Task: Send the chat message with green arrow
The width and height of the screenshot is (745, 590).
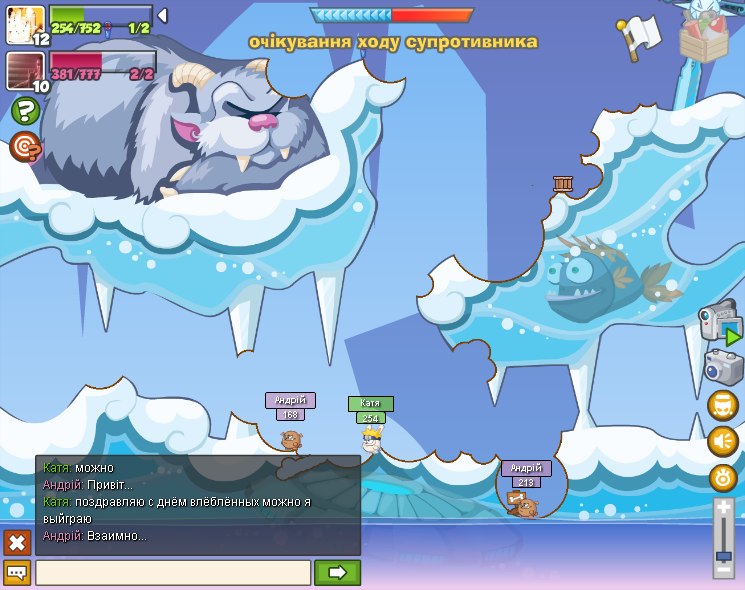Action: (337, 573)
